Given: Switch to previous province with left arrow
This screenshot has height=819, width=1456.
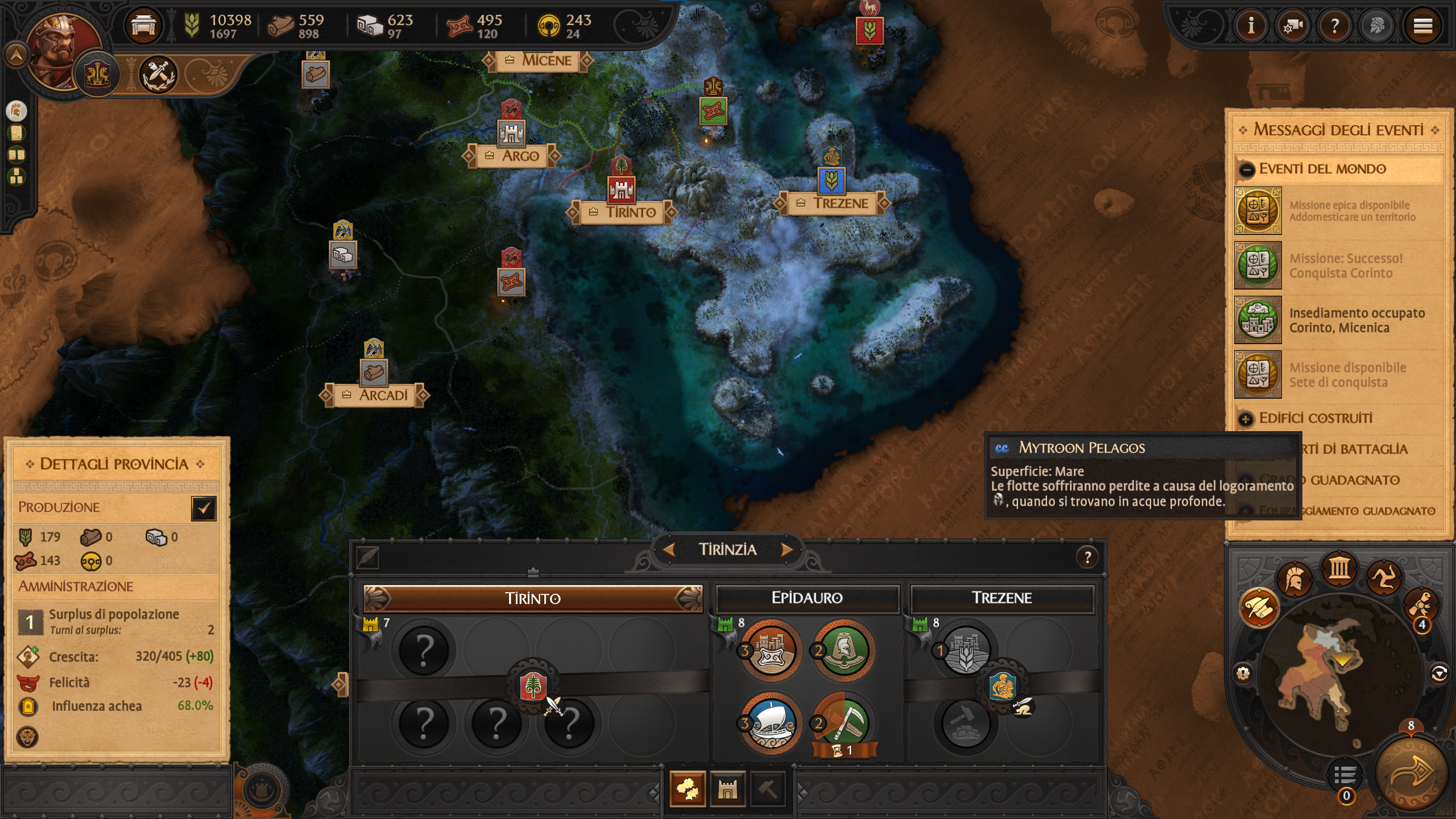Looking at the screenshot, I should [x=669, y=549].
